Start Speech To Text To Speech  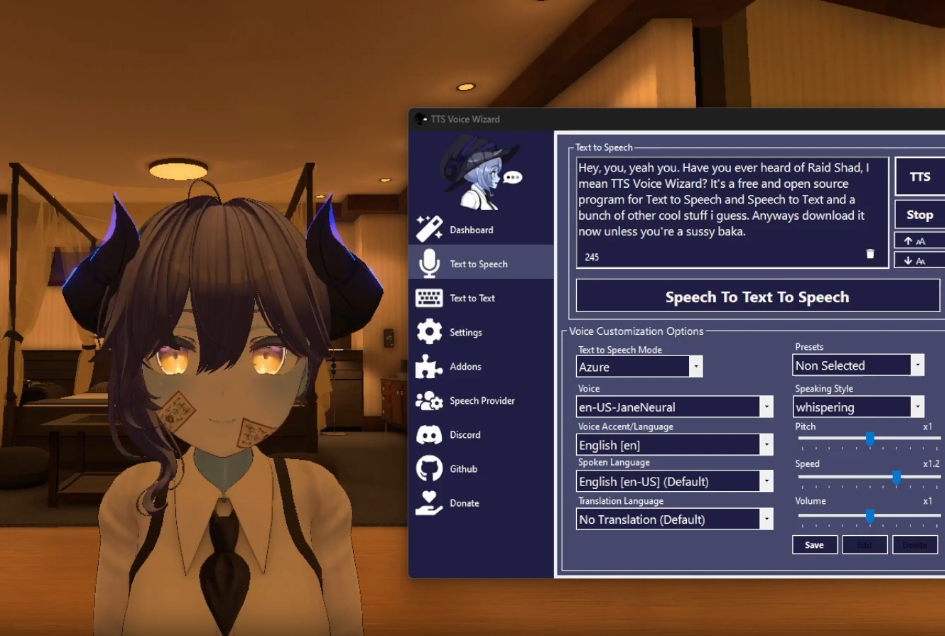coord(757,297)
